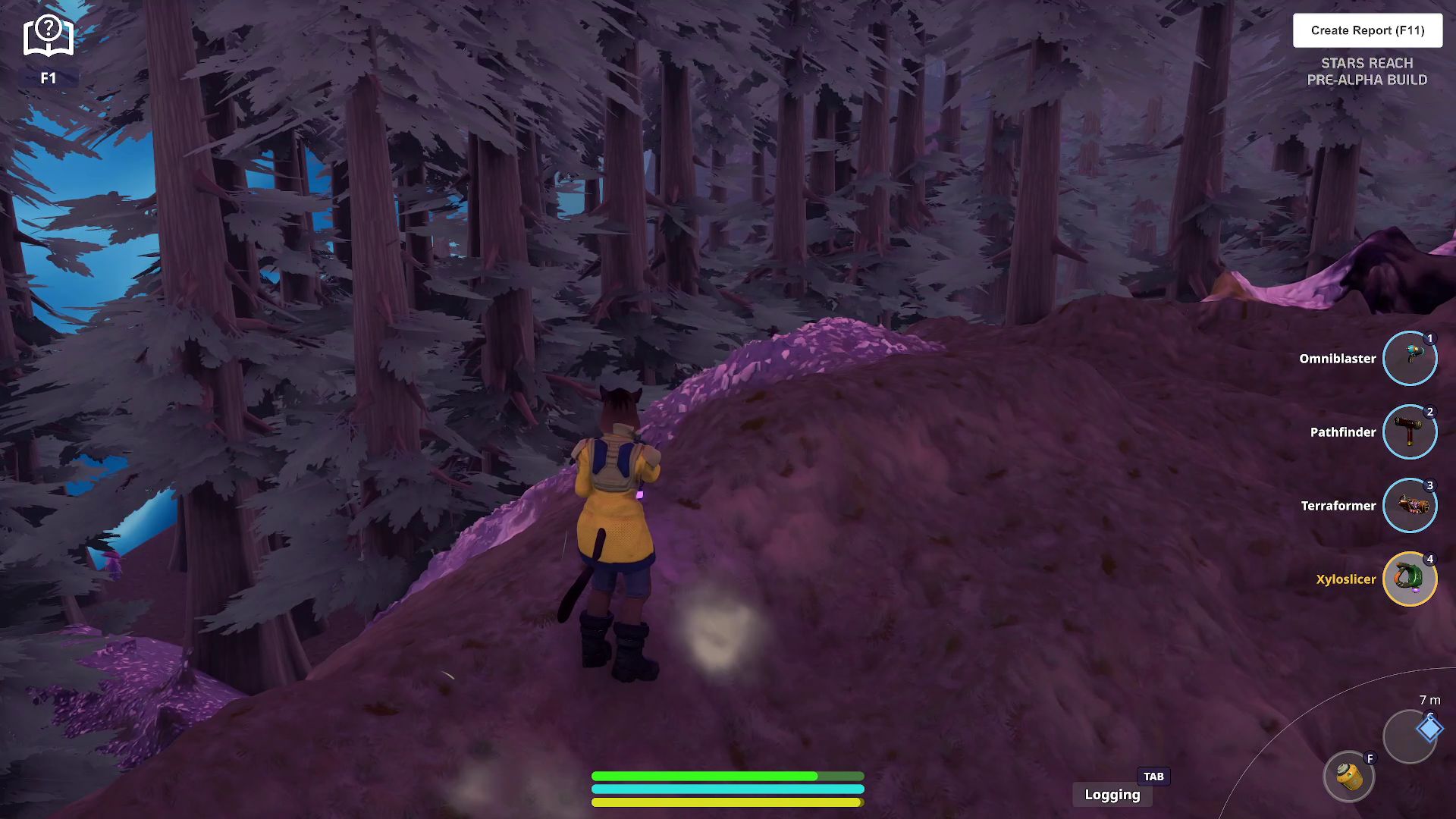Select the Omniblaster tool slot
The image size is (1456, 819).
click(x=1409, y=358)
